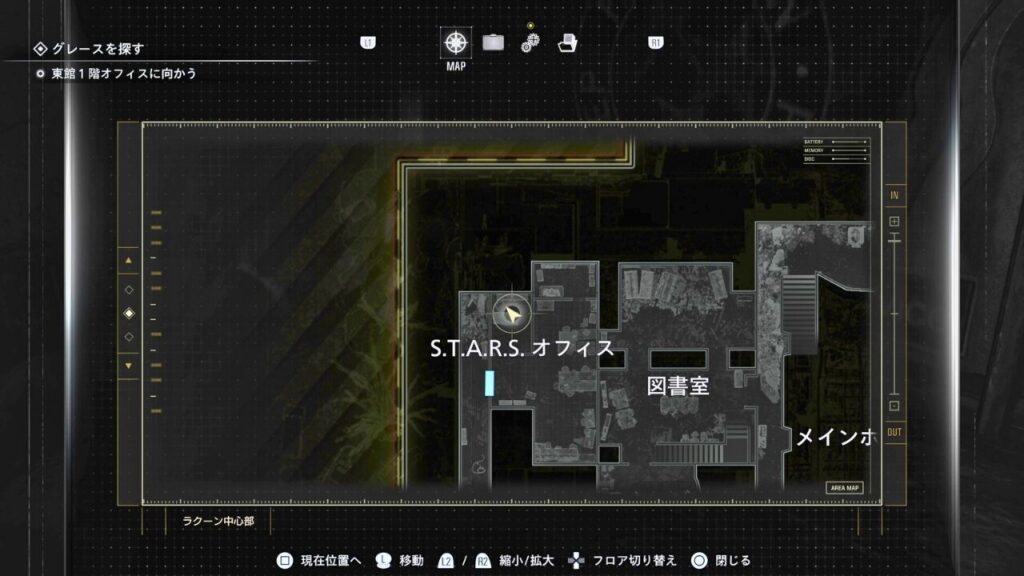Go up one floor with up arrow
The height and width of the screenshot is (576, 1024).
(x=128, y=262)
